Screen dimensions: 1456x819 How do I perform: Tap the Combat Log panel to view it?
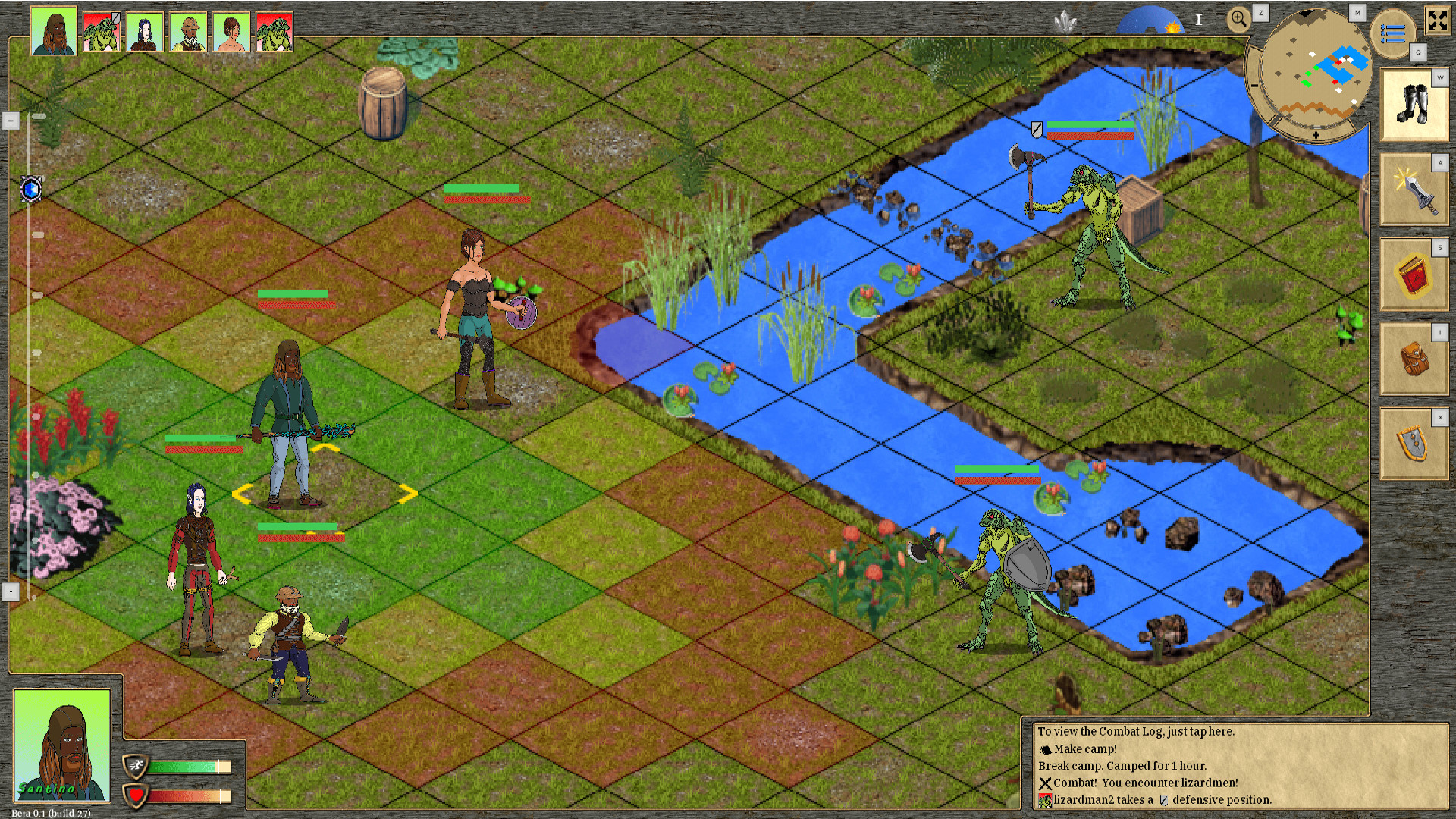click(x=1137, y=732)
